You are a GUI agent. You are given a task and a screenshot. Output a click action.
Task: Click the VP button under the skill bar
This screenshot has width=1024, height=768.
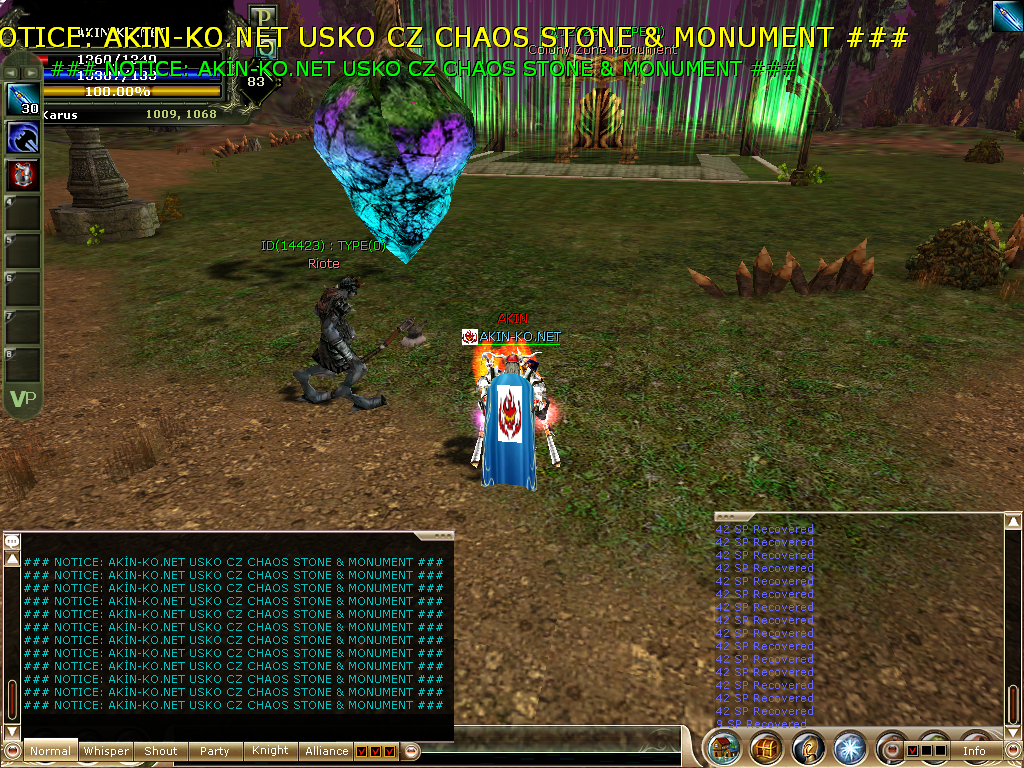click(x=22, y=399)
